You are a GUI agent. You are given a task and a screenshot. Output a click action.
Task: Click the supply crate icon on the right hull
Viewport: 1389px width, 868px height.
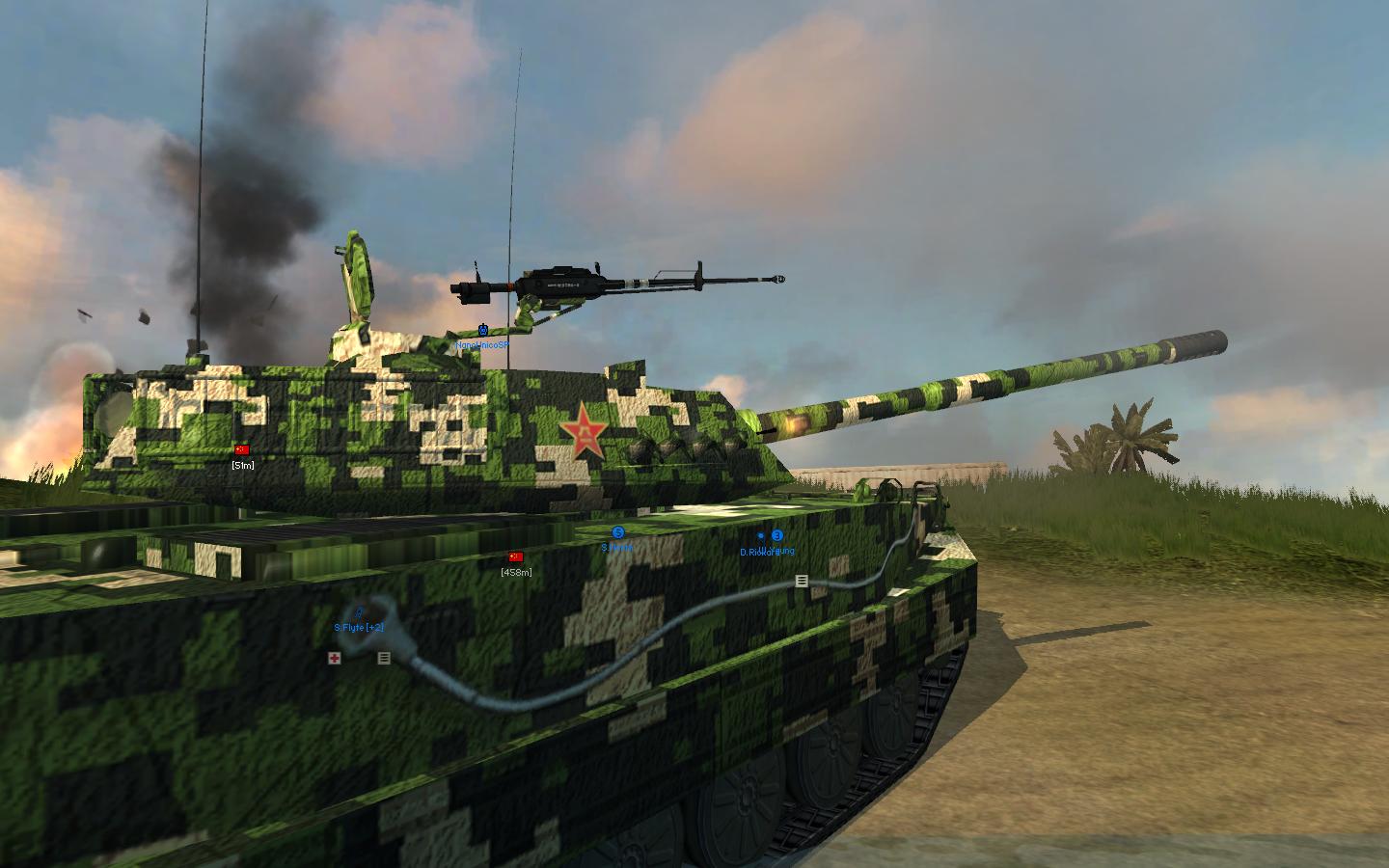tap(801, 581)
